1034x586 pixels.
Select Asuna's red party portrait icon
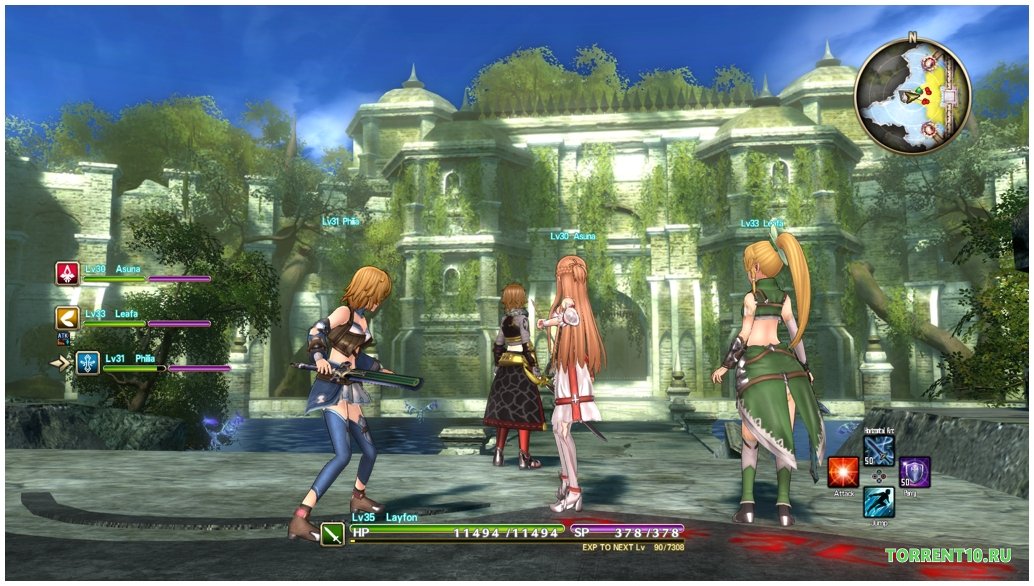[x=68, y=273]
